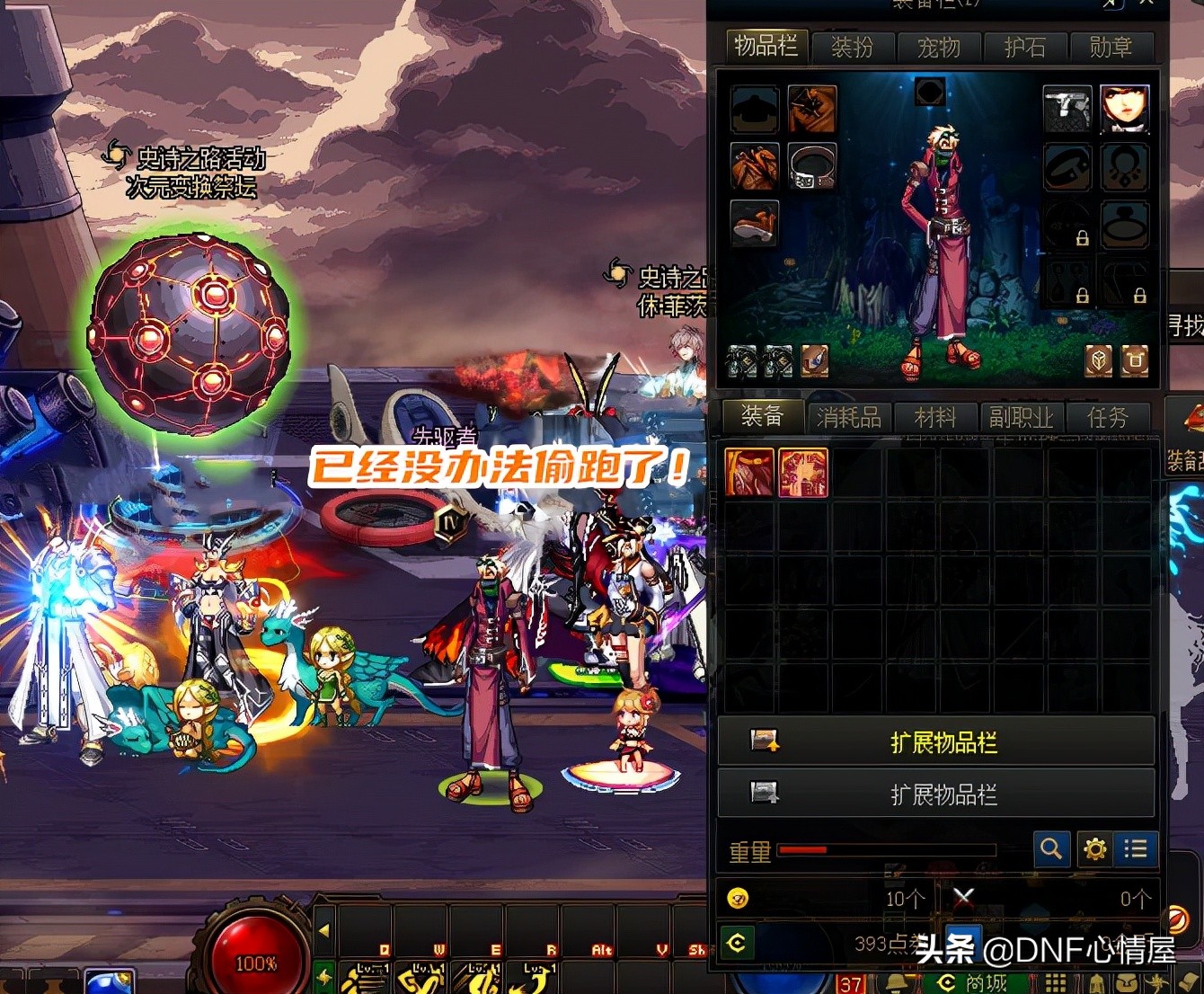Open the inventory settings gear
This screenshot has height=994, width=1204.
pyautogui.click(x=1094, y=848)
